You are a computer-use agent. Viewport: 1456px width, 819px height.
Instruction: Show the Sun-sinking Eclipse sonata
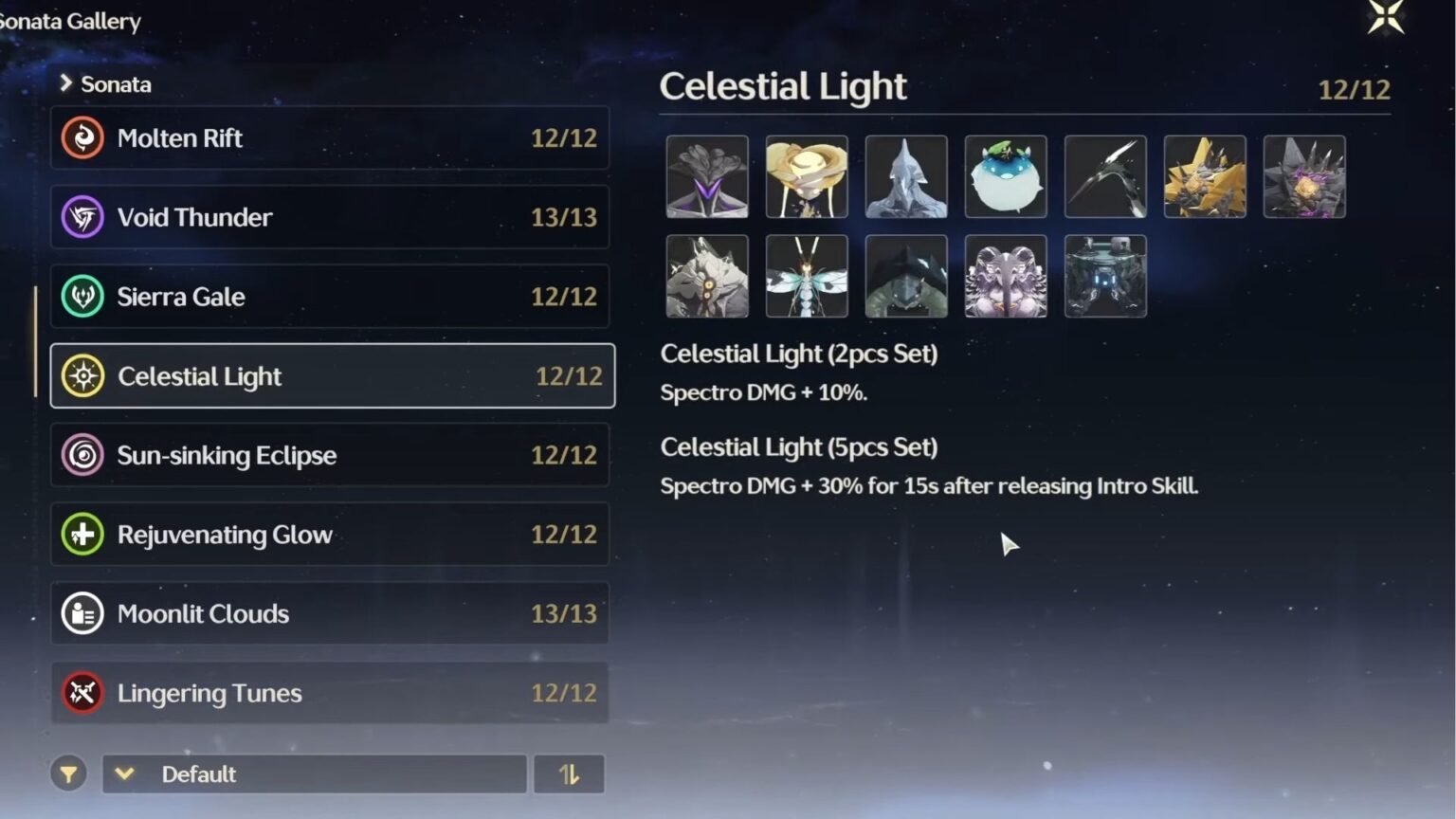click(329, 455)
